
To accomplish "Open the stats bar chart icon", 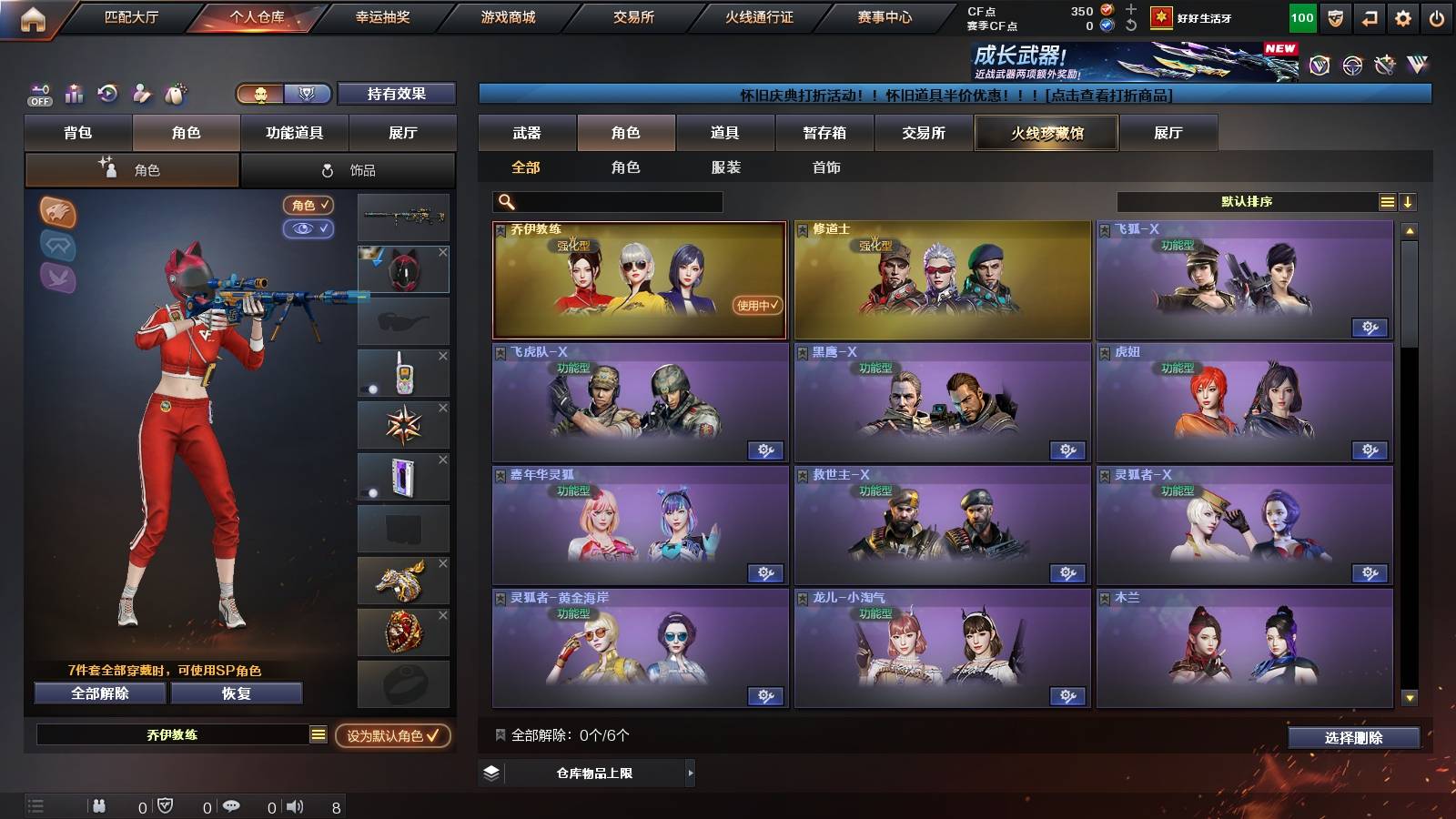I will [x=73, y=94].
